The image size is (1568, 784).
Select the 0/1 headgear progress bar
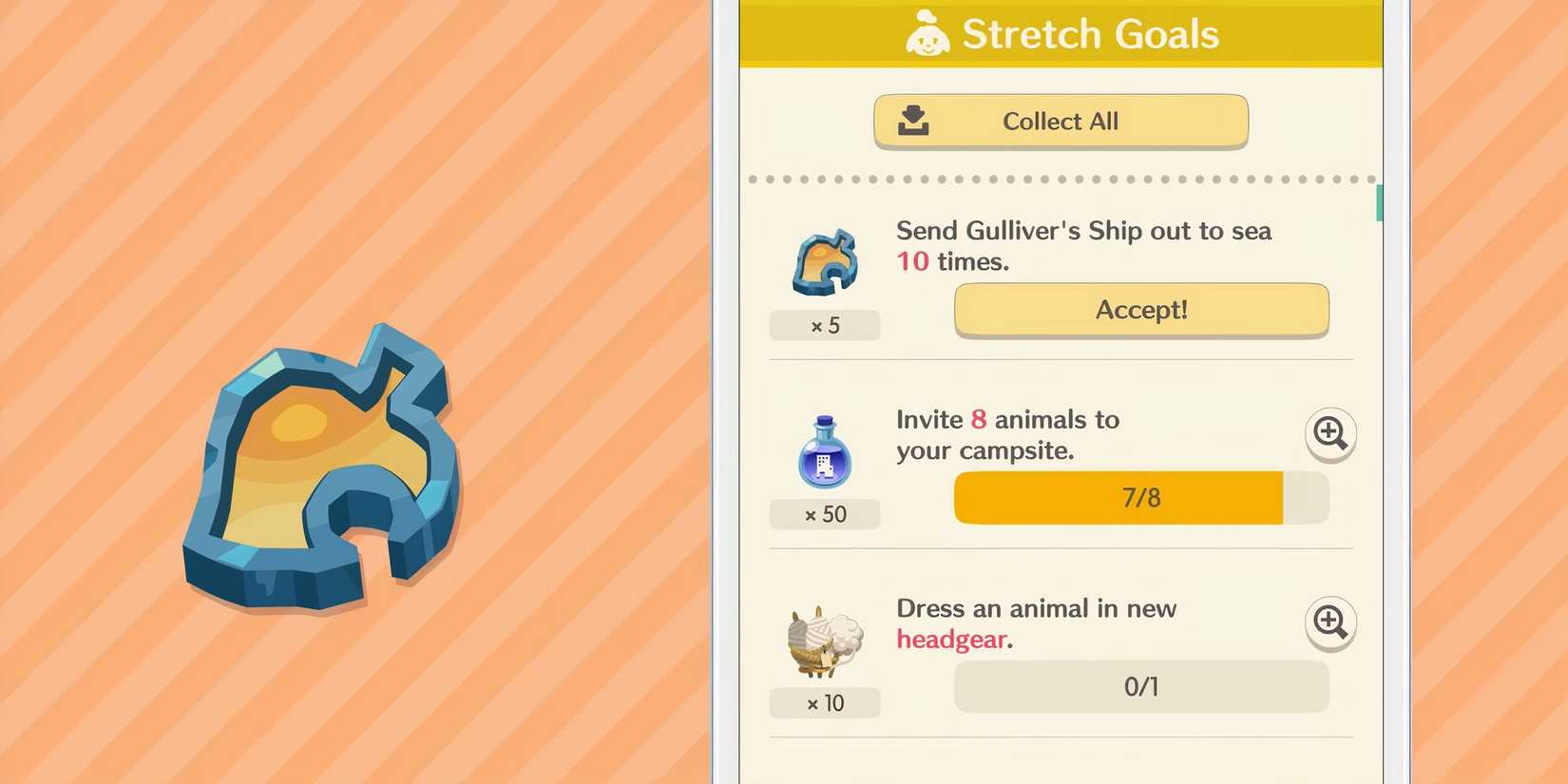1140,686
